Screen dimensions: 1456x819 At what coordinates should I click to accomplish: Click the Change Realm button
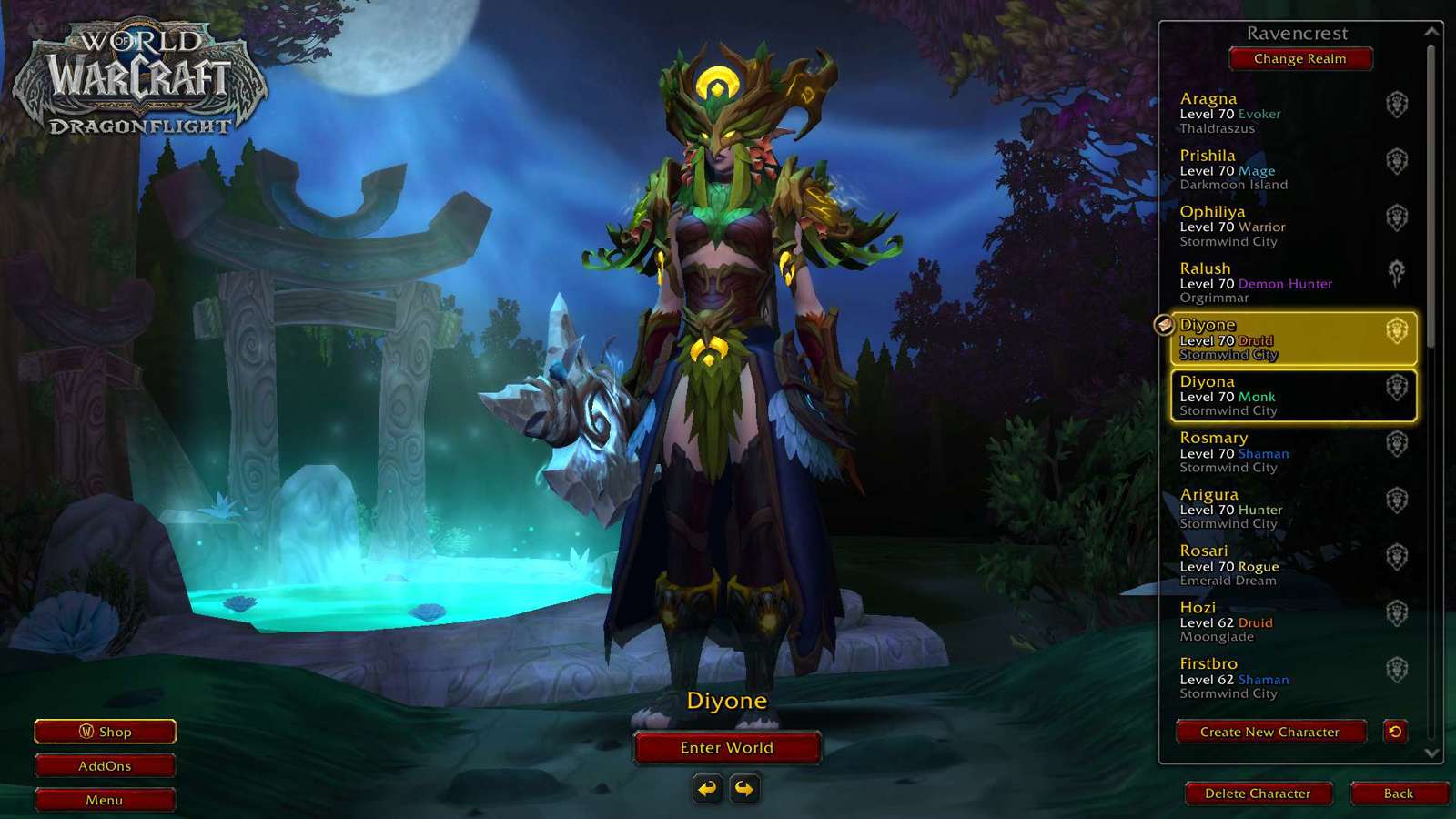tap(1299, 59)
